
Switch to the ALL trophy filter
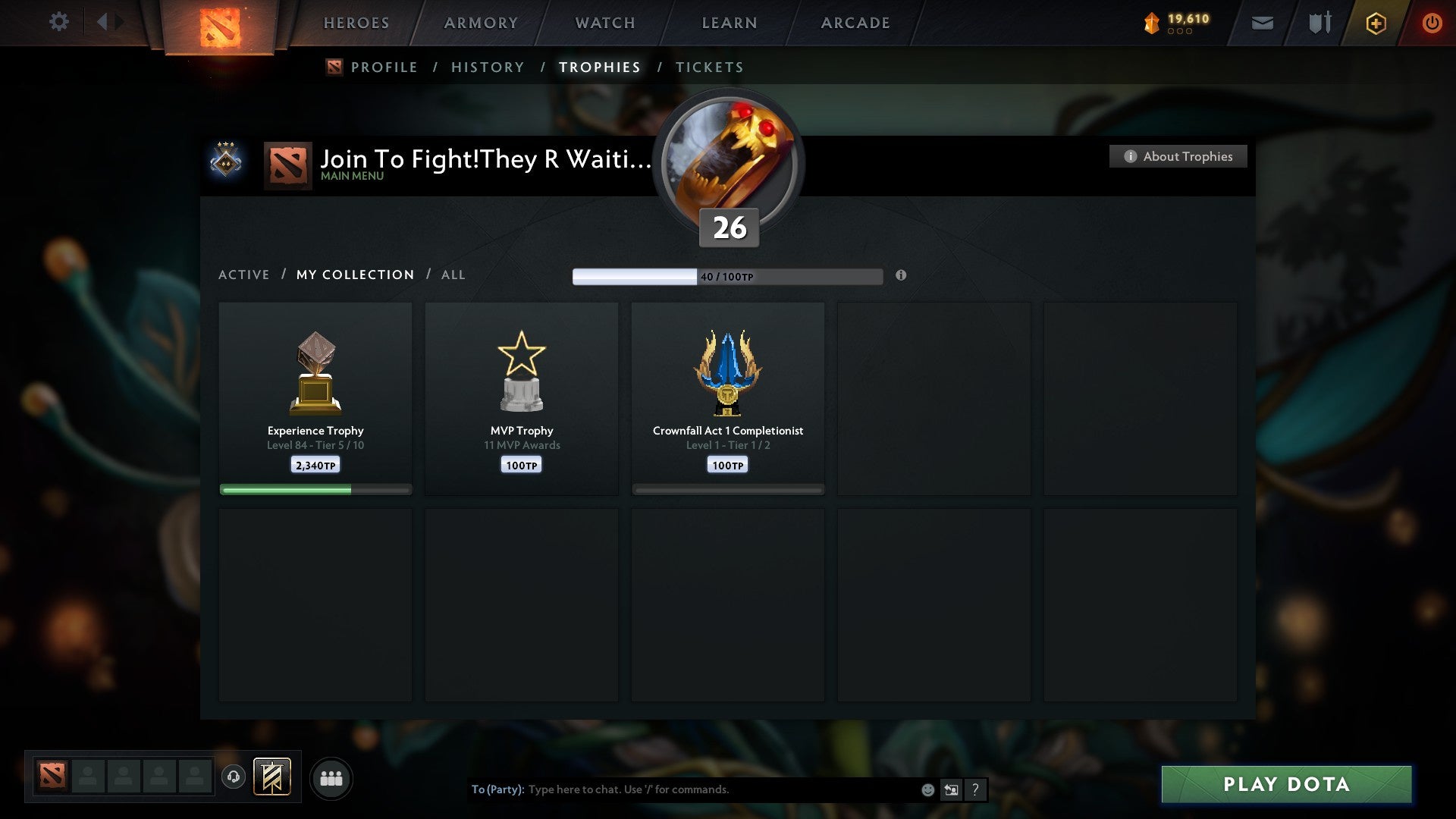coord(453,275)
